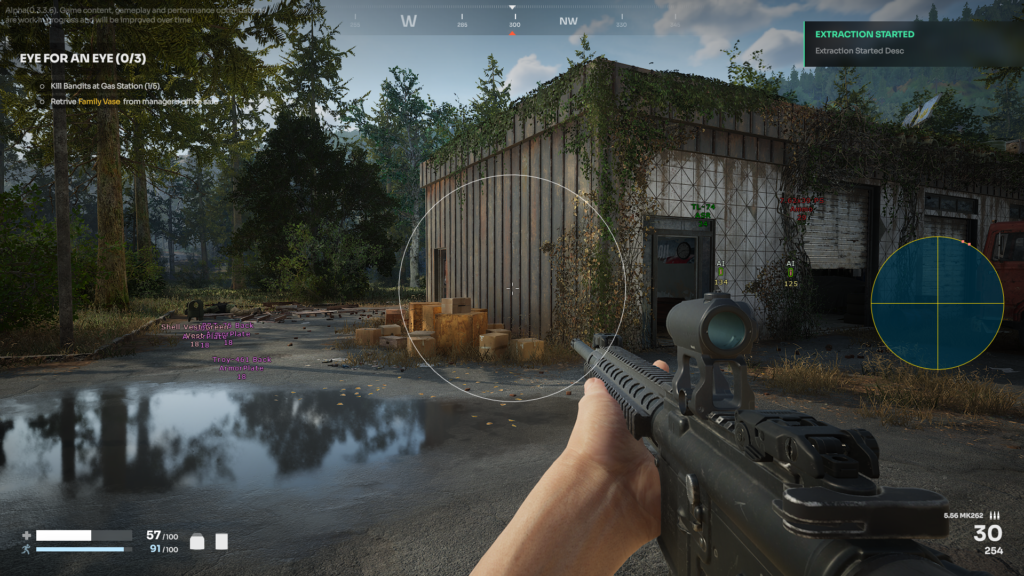Open the Eye for an Eye quest tracker

[83, 58]
